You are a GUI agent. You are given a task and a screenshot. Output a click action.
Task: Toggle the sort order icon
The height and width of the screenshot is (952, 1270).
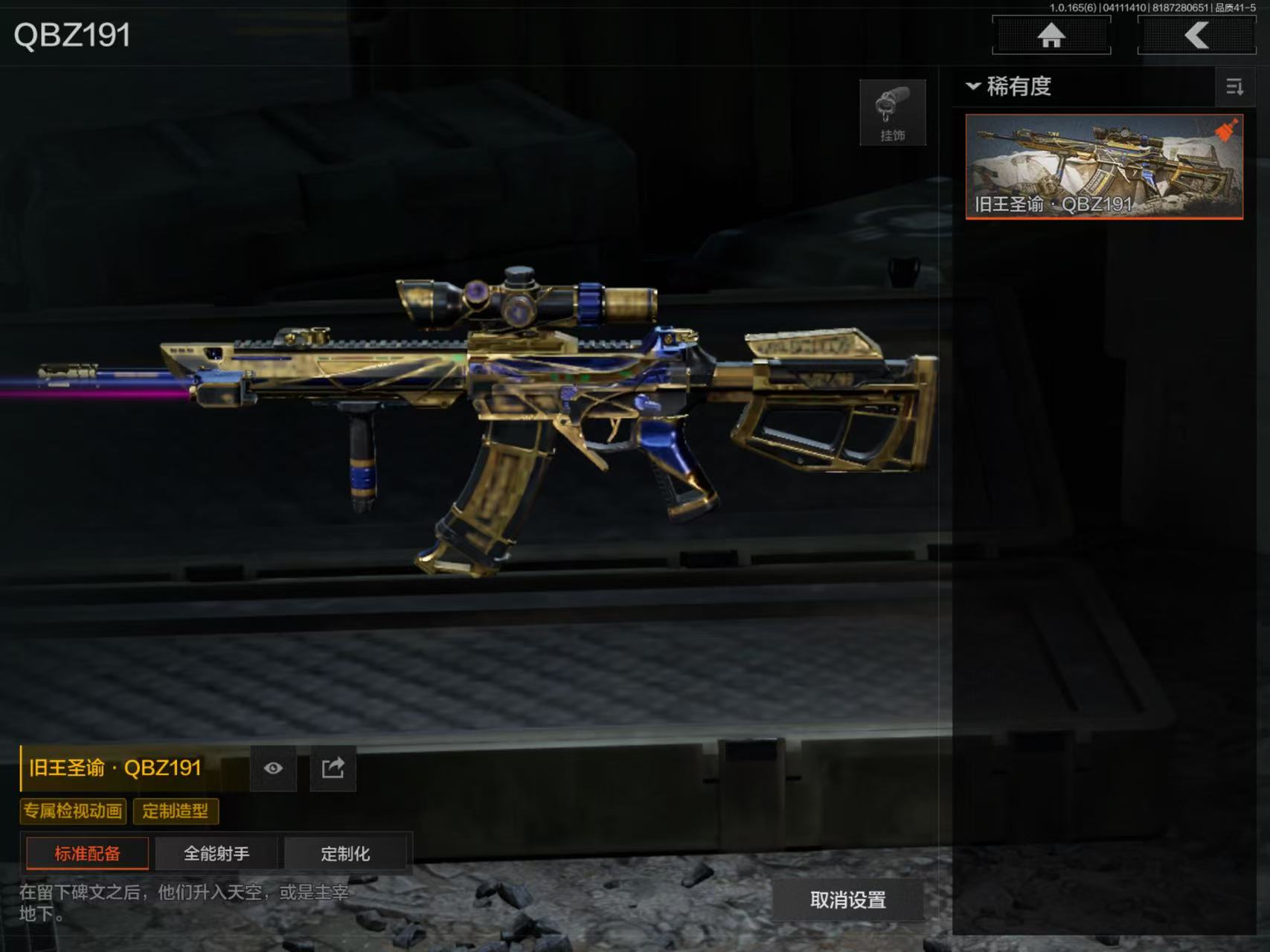(1234, 87)
